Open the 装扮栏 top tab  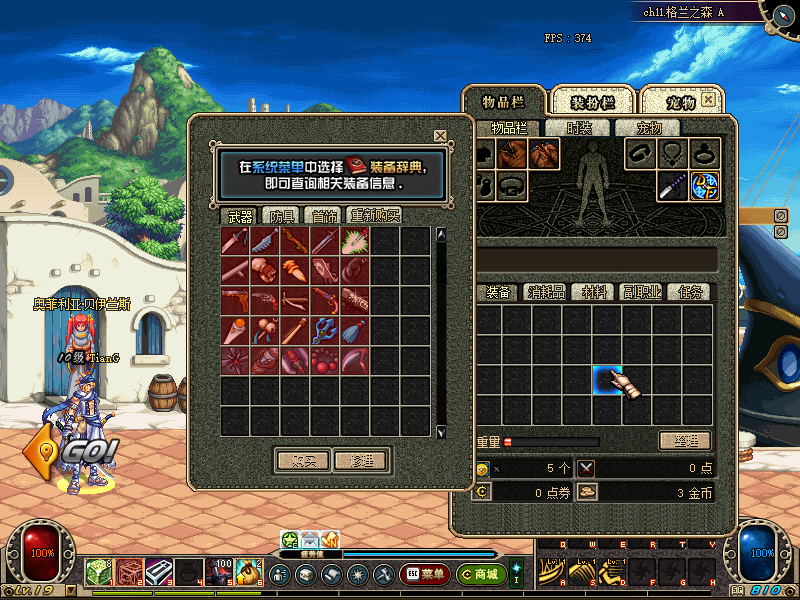coord(593,102)
